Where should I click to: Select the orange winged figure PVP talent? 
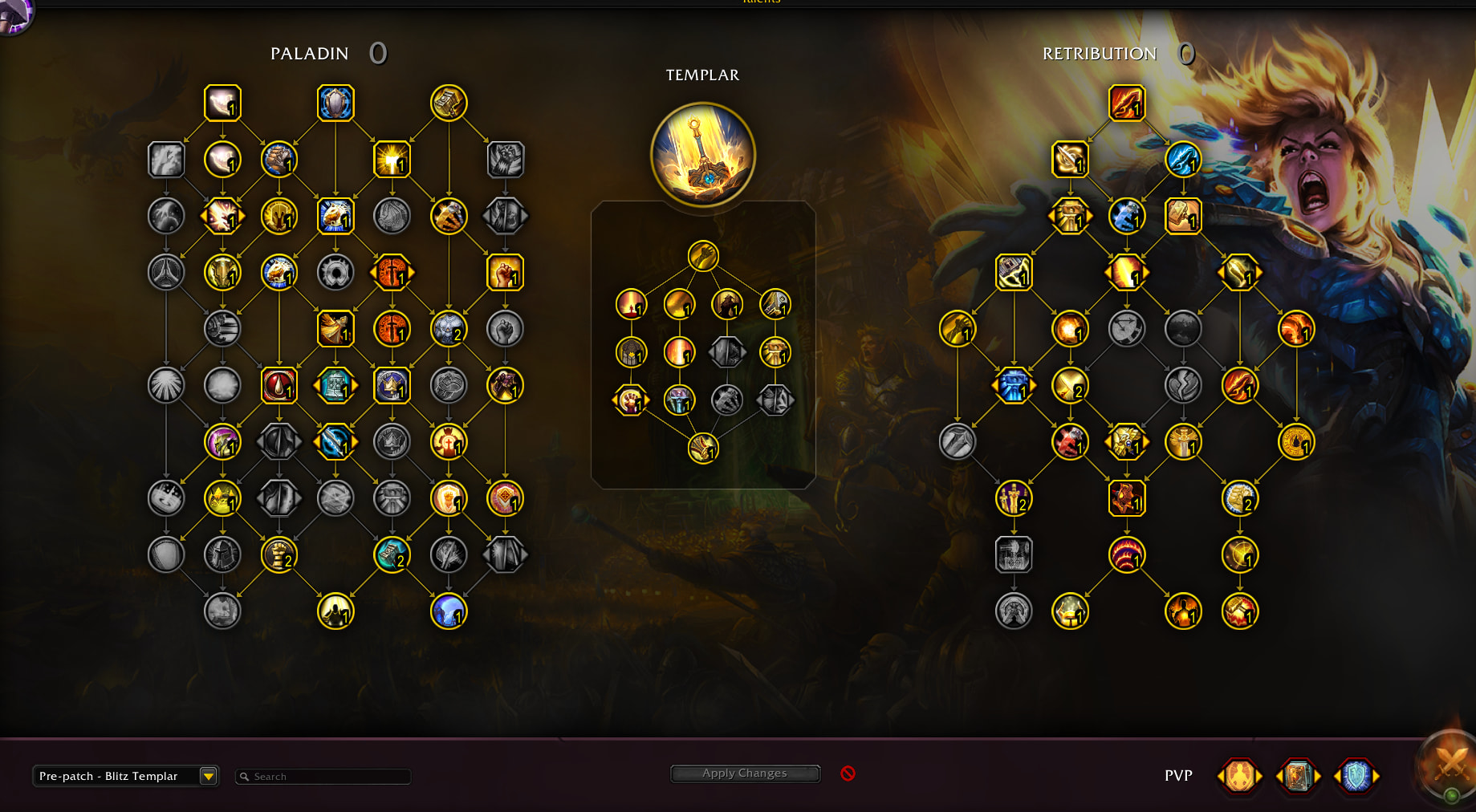coord(1239,776)
